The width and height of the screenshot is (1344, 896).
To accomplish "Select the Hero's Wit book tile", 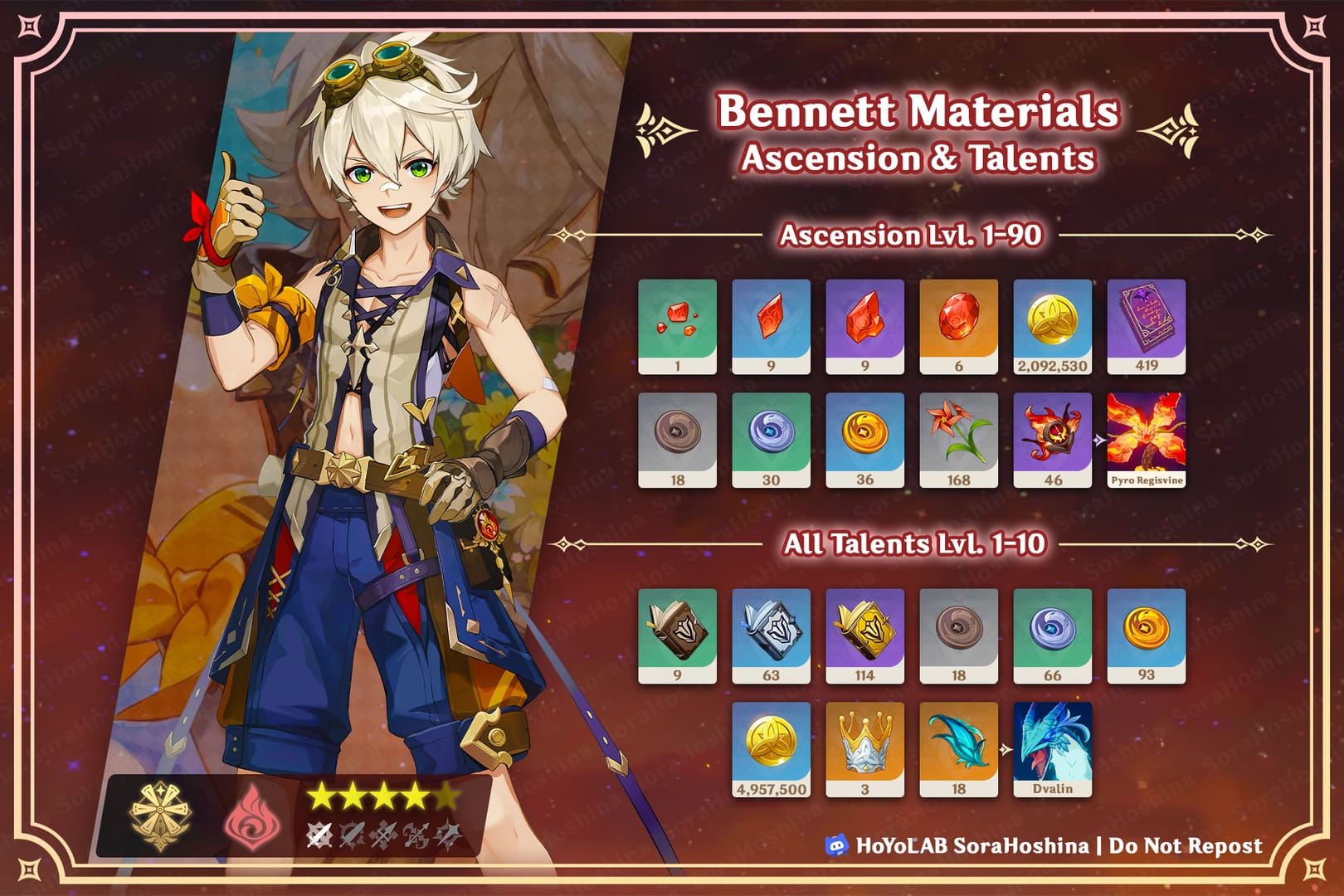I will tap(1146, 326).
